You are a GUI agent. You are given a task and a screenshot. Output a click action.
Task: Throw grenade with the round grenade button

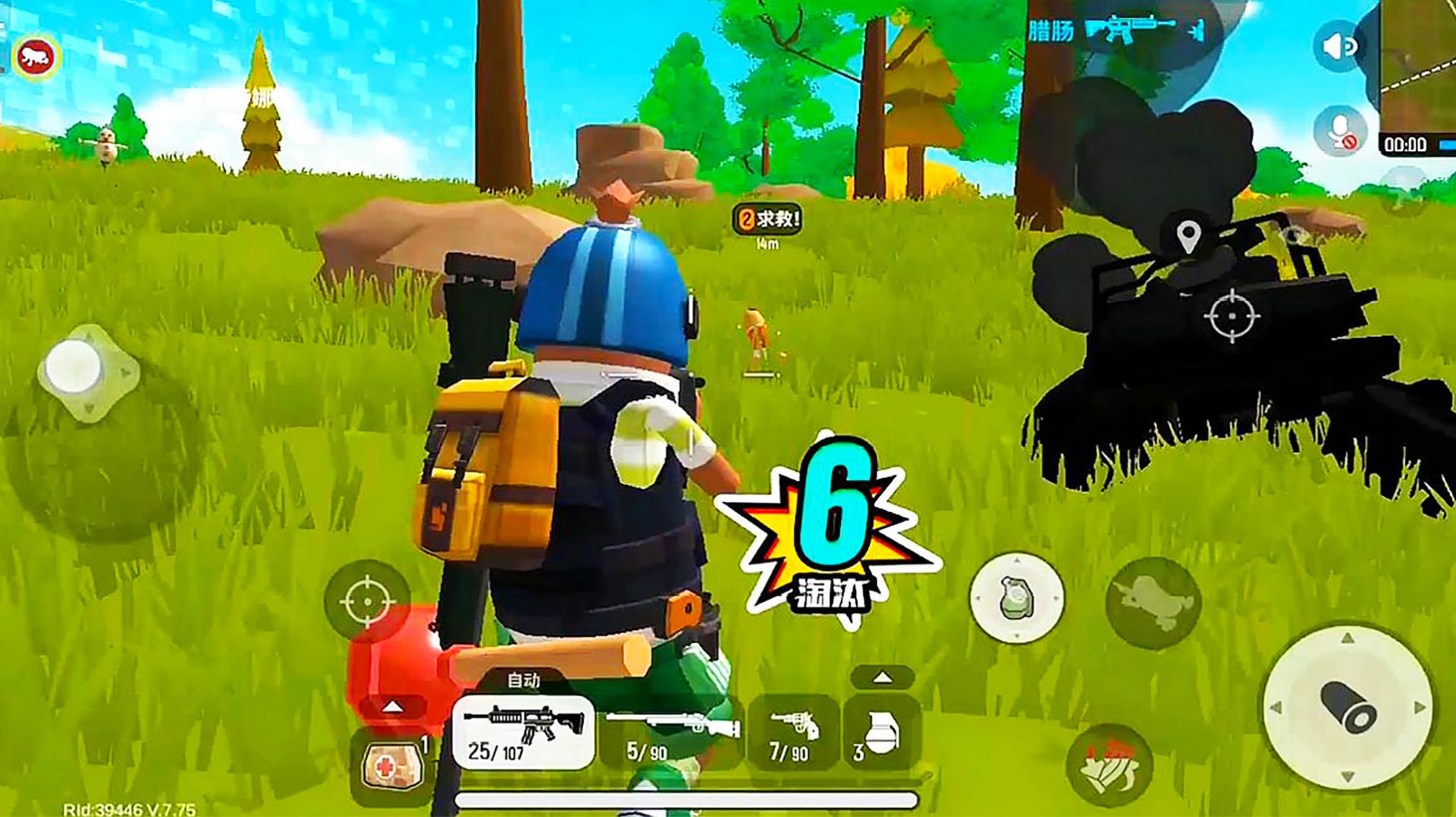coord(1017,598)
